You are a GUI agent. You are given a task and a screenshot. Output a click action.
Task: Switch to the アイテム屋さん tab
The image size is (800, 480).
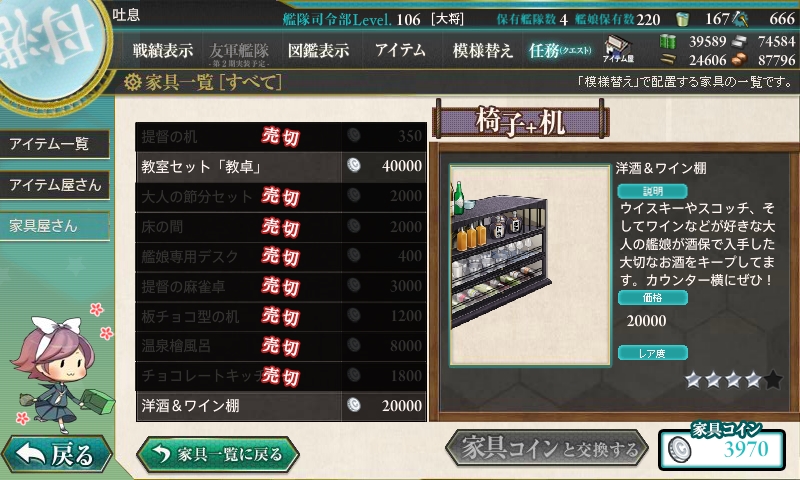click(54, 185)
